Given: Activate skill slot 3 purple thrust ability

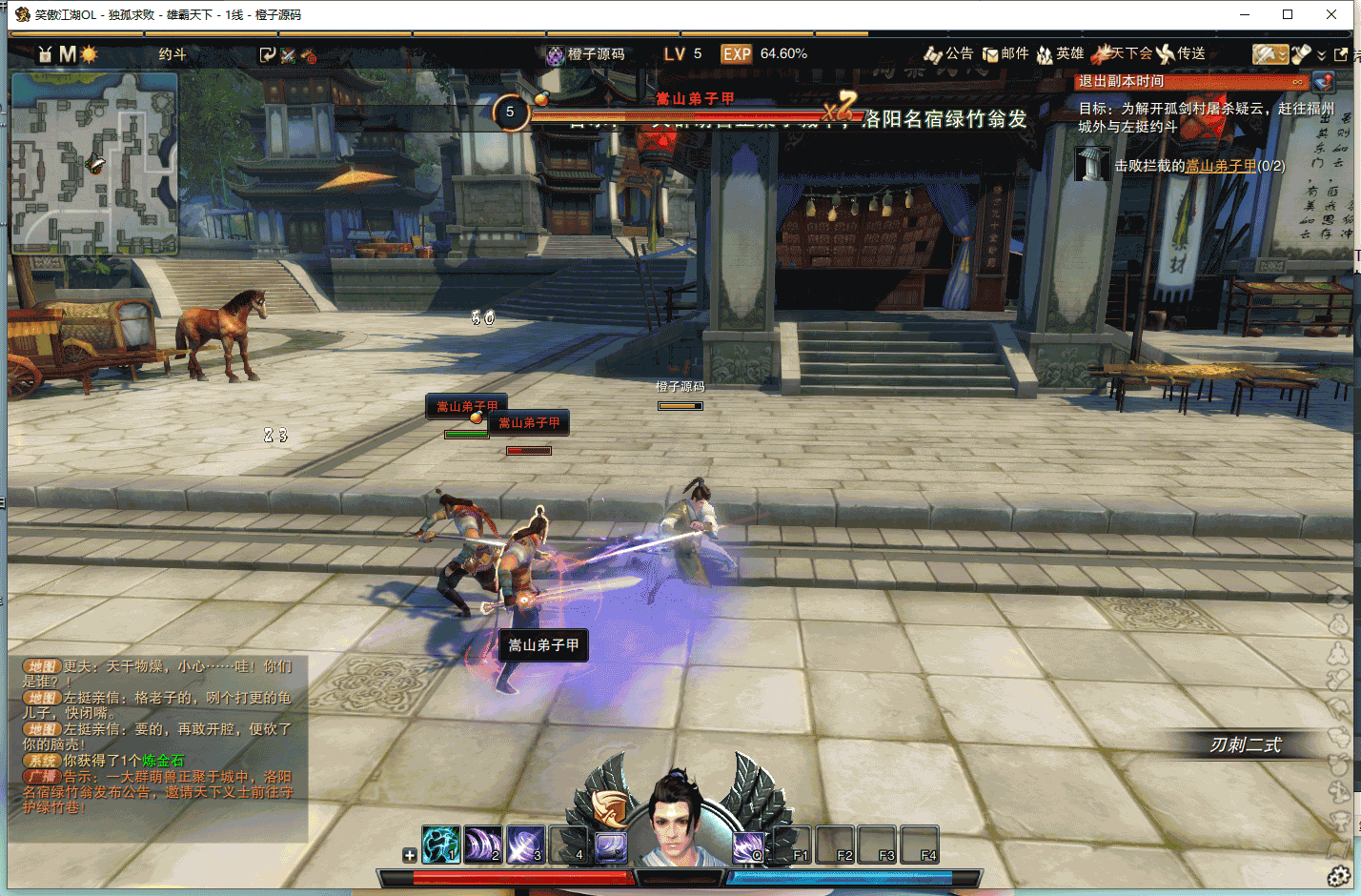Looking at the screenshot, I should point(525,845).
